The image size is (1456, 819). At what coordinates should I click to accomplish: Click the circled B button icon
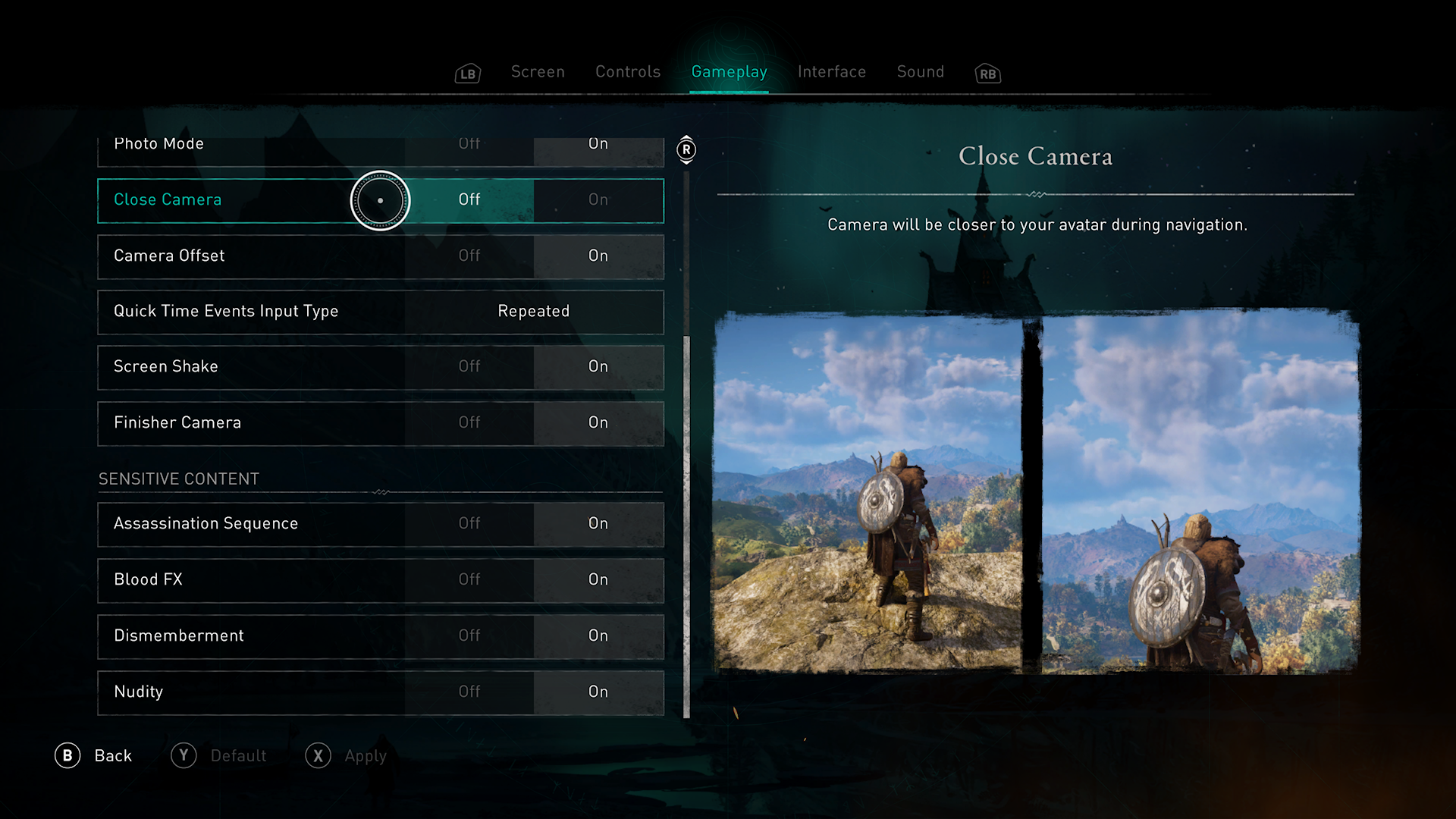point(68,755)
